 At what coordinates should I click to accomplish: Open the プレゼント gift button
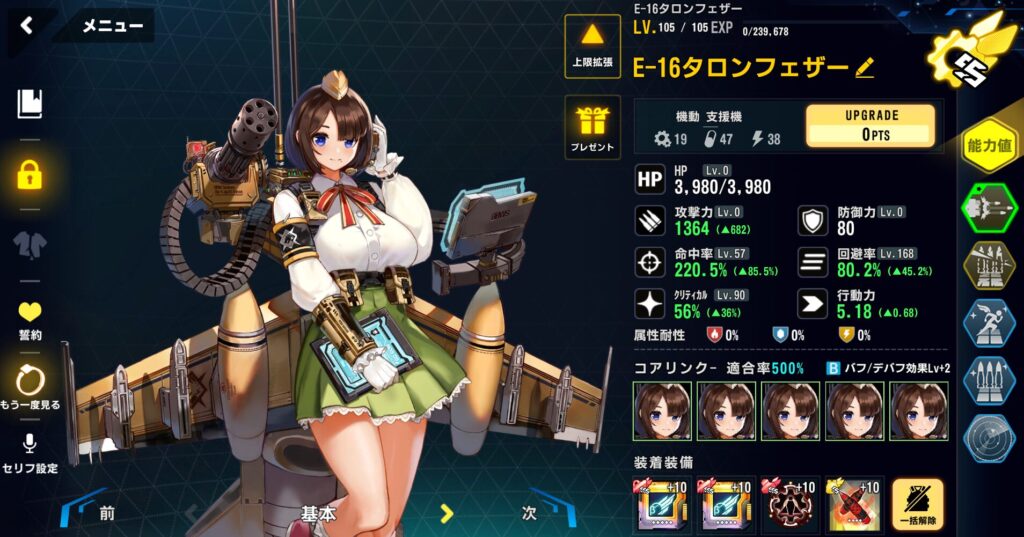coord(593,127)
